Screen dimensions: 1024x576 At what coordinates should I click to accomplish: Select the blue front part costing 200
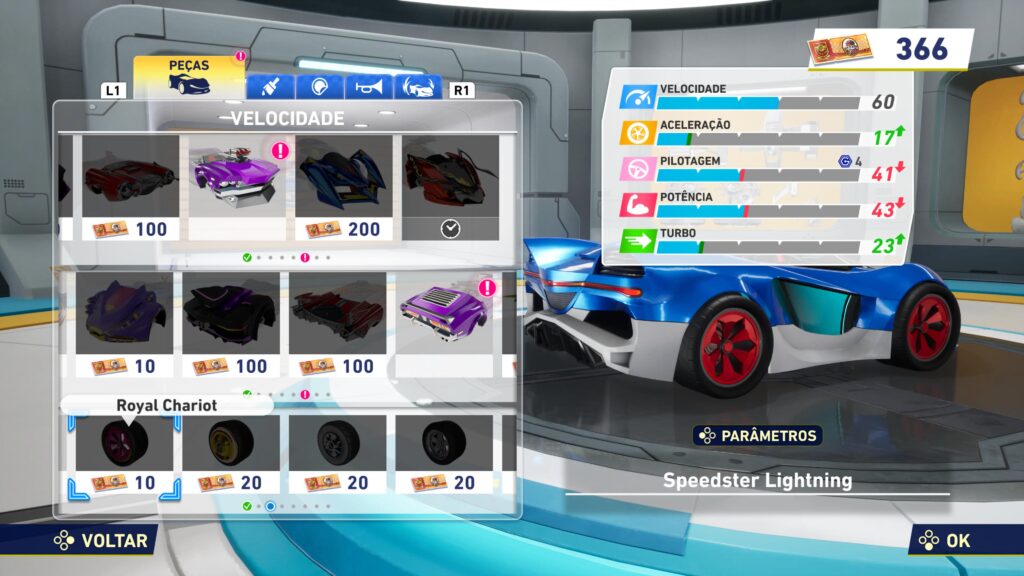click(x=343, y=187)
